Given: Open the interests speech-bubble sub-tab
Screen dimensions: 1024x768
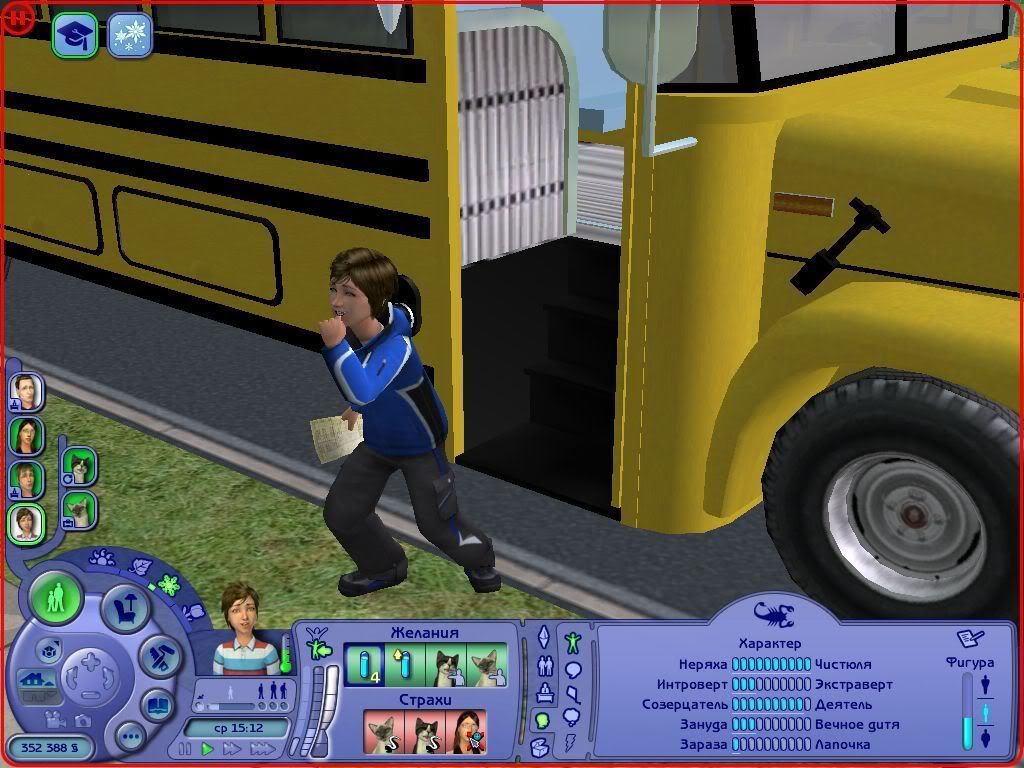Looking at the screenshot, I should click(x=573, y=669).
